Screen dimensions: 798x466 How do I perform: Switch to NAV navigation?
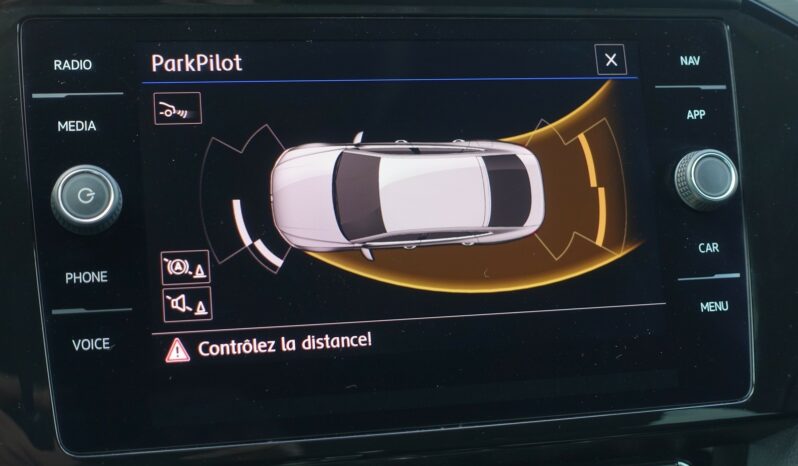[690, 61]
